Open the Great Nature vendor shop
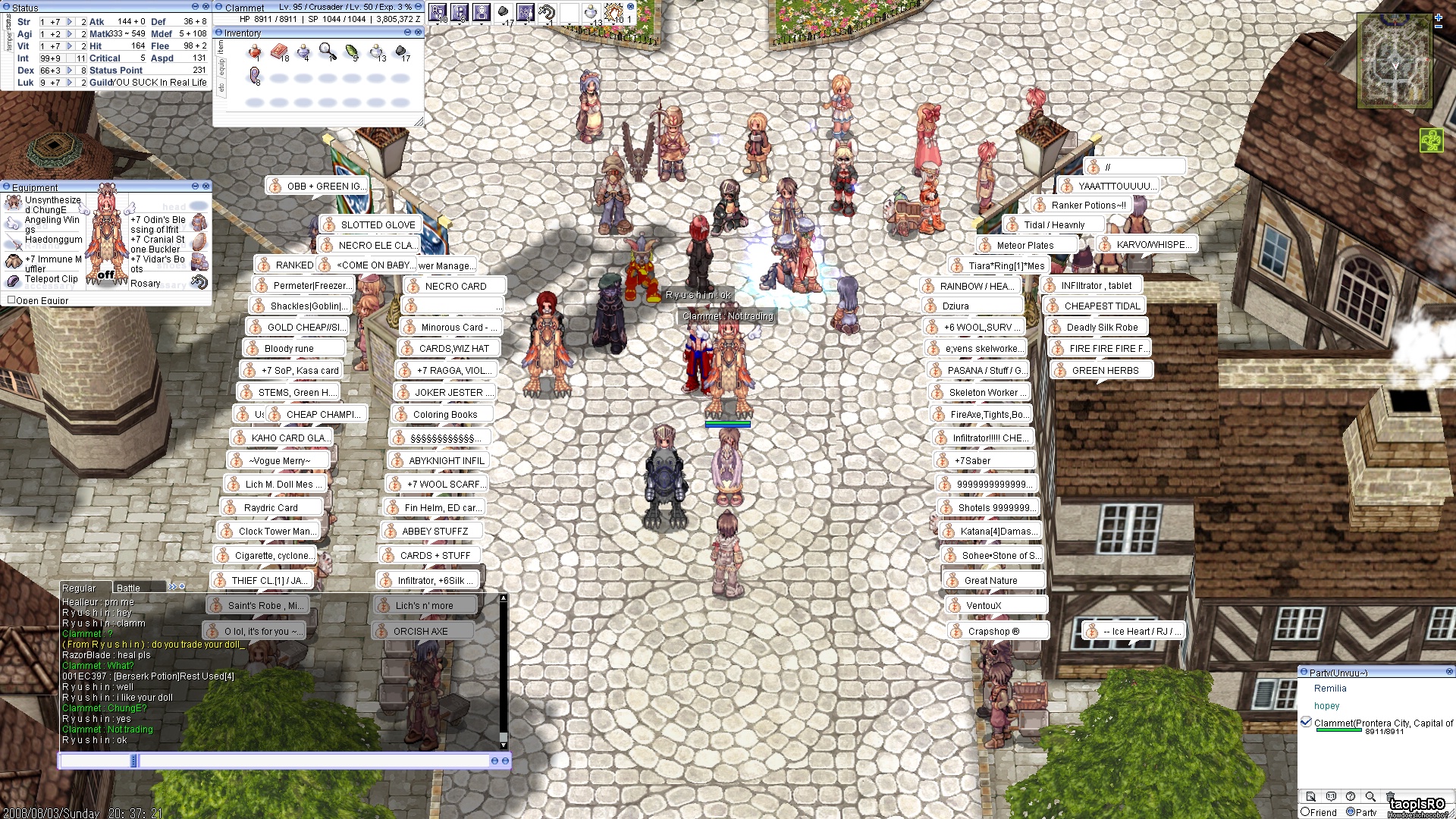1456x819 pixels. pyautogui.click(x=990, y=581)
